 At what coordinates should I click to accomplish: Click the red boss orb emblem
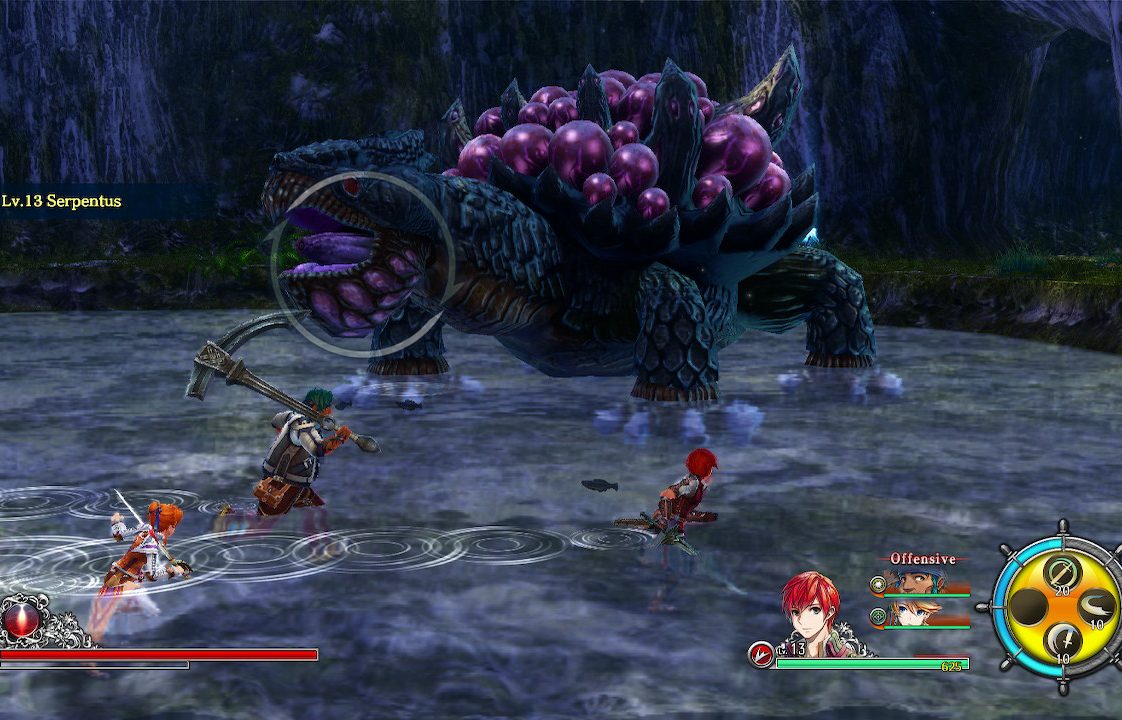[22, 618]
